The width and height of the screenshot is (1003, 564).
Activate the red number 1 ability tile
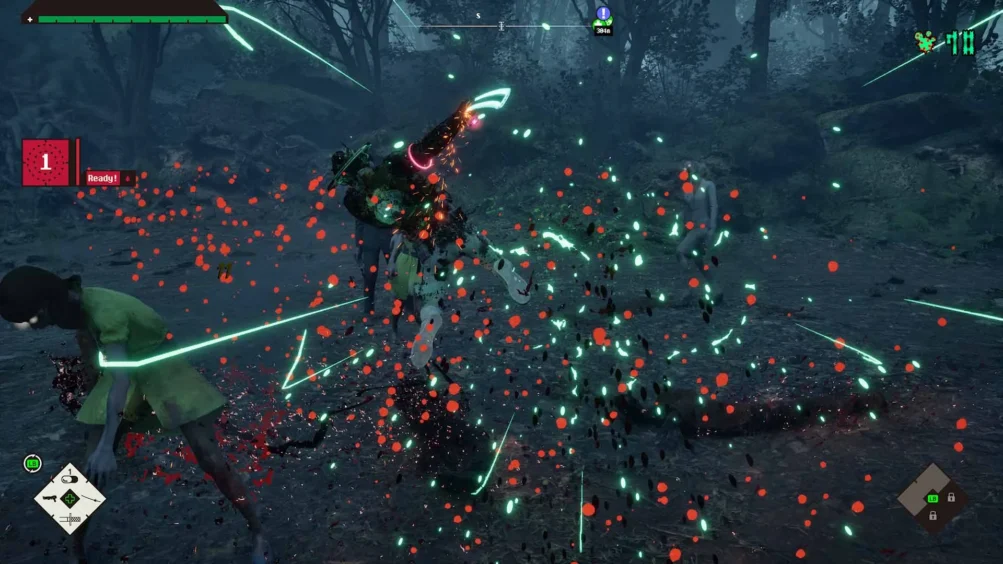point(46,162)
